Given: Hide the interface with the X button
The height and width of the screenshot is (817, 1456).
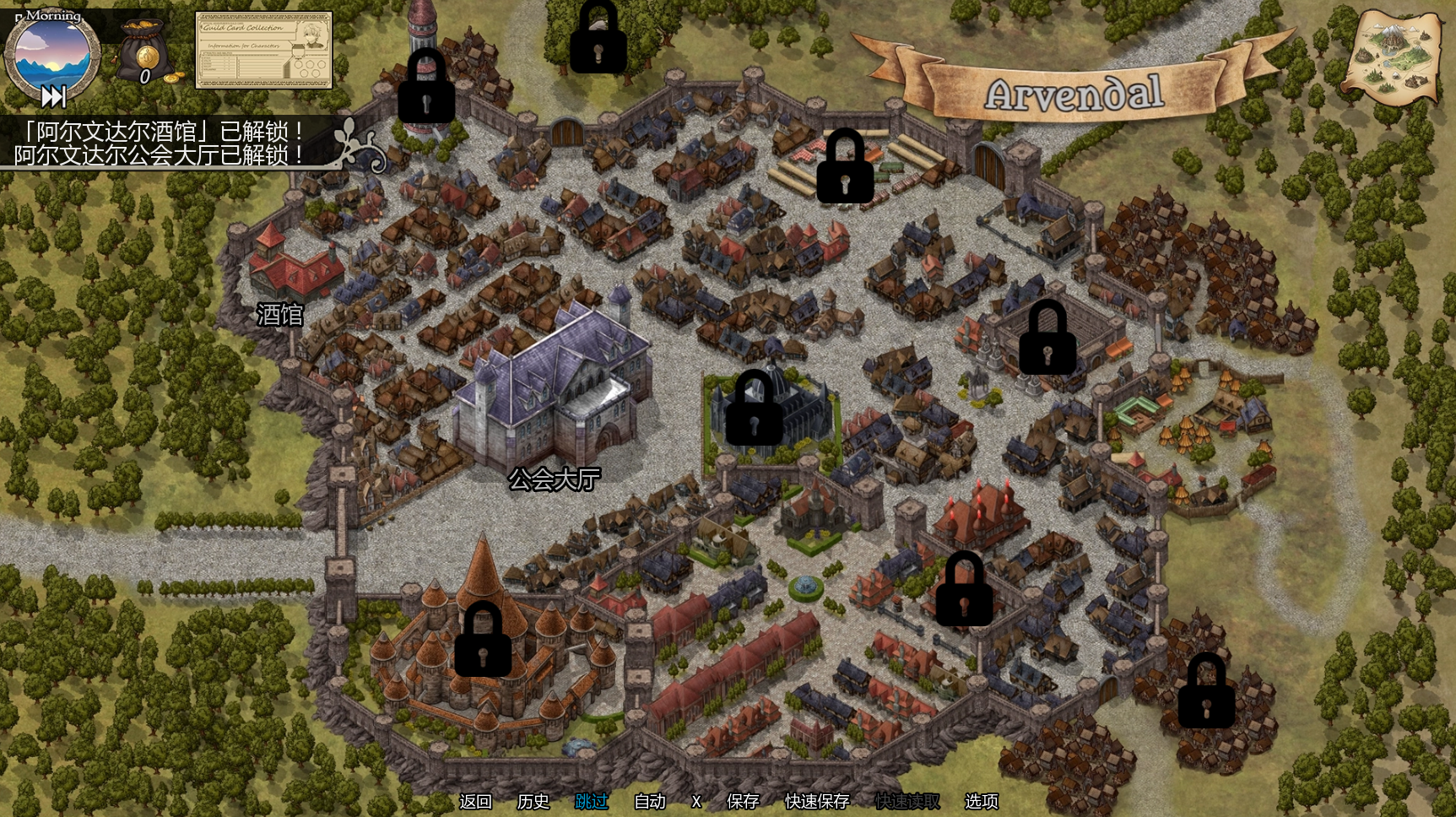Looking at the screenshot, I should (x=696, y=801).
